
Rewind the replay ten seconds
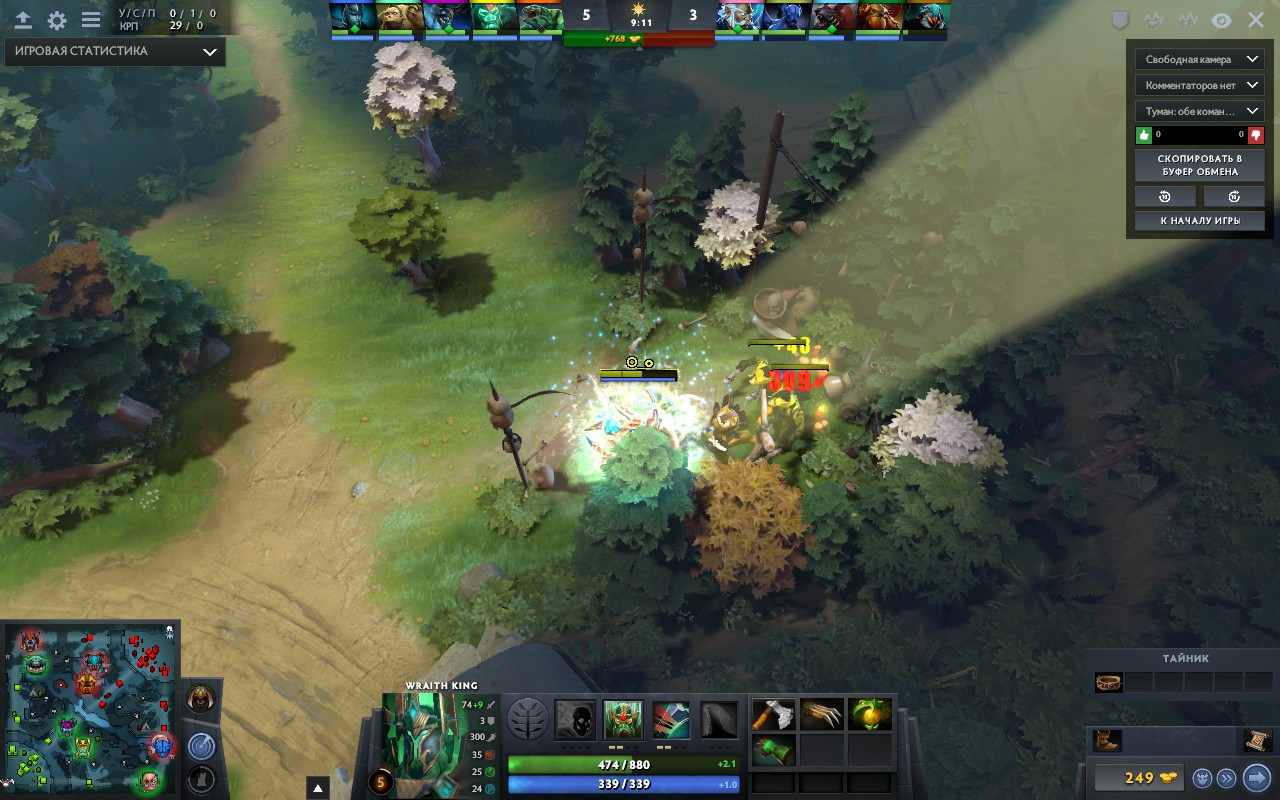(x=1164, y=196)
